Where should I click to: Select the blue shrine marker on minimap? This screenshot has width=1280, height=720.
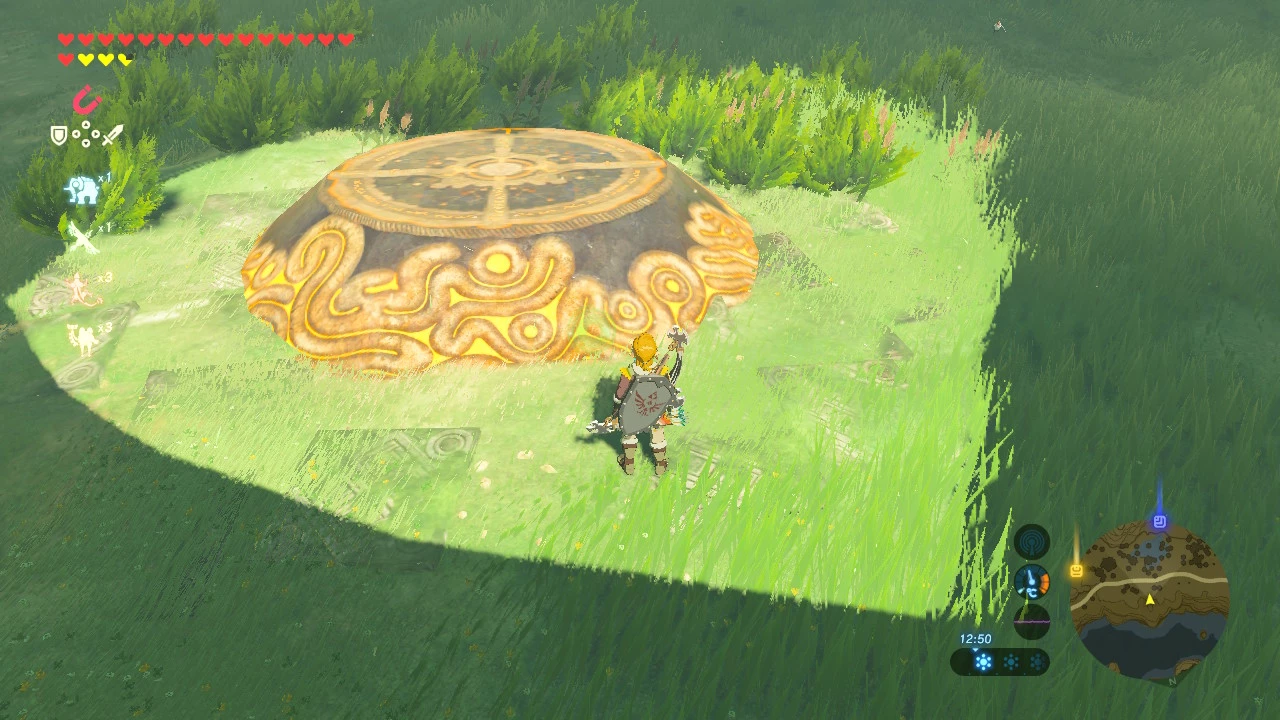pyautogui.click(x=1159, y=521)
